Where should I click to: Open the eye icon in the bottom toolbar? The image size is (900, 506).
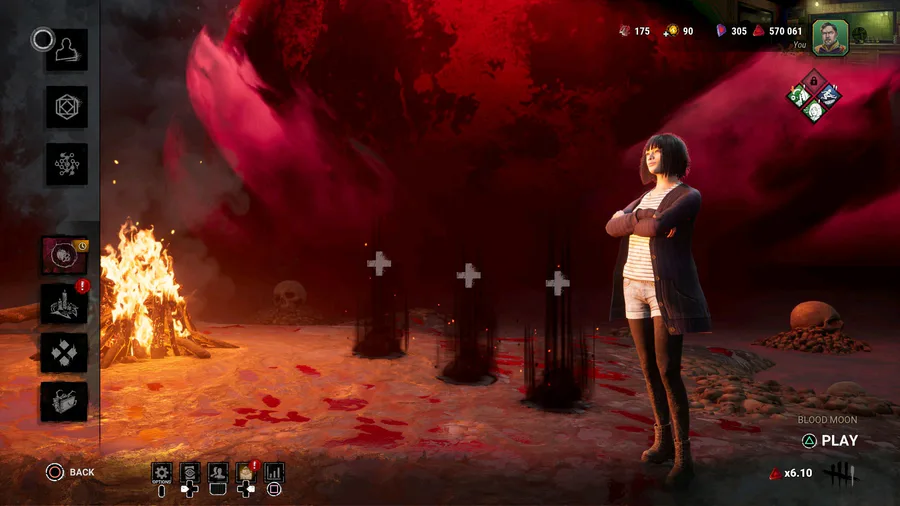pyautogui.click(x=190, y=472)
